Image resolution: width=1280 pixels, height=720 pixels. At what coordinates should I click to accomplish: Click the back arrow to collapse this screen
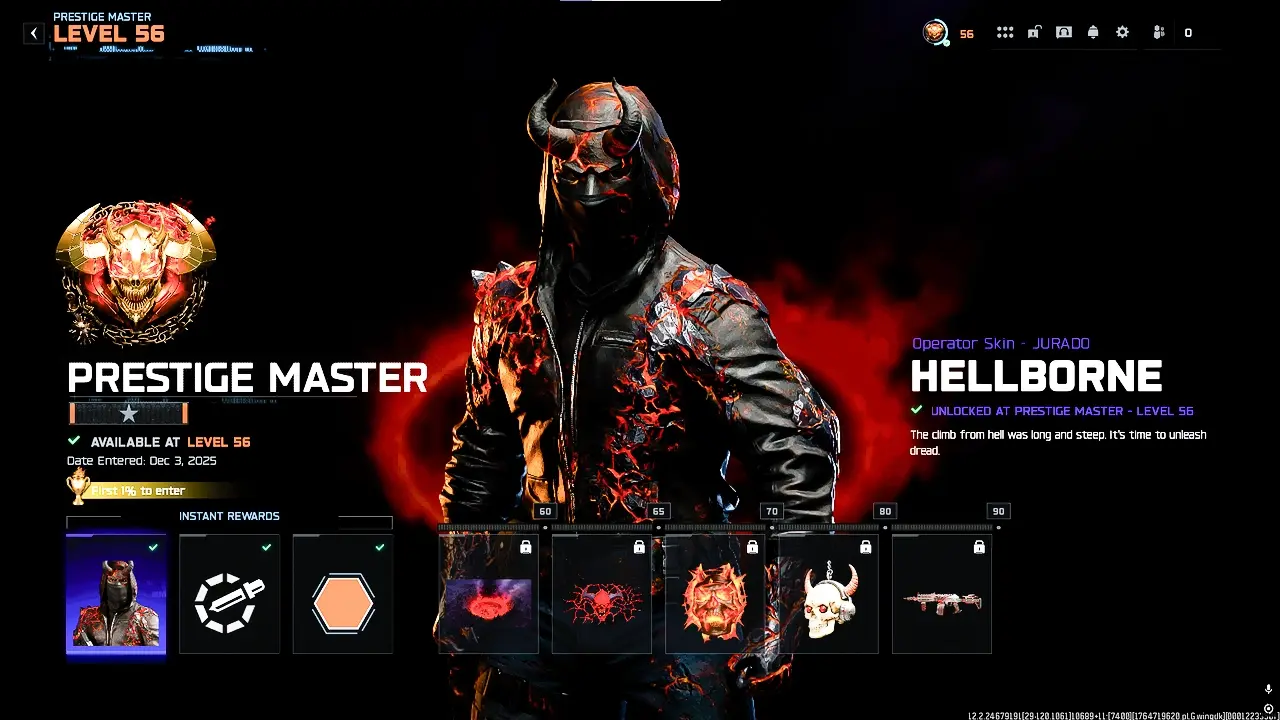[33, 32]
